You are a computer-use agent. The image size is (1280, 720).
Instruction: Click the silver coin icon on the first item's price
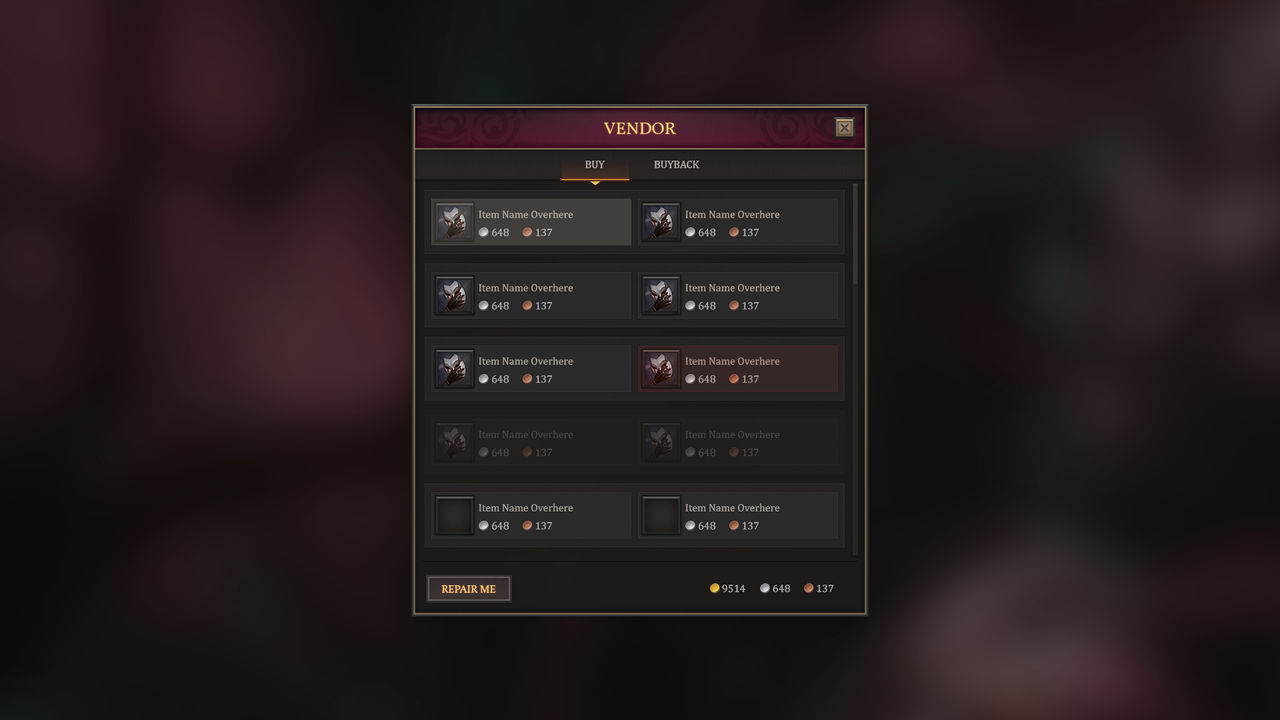(484, 232)
